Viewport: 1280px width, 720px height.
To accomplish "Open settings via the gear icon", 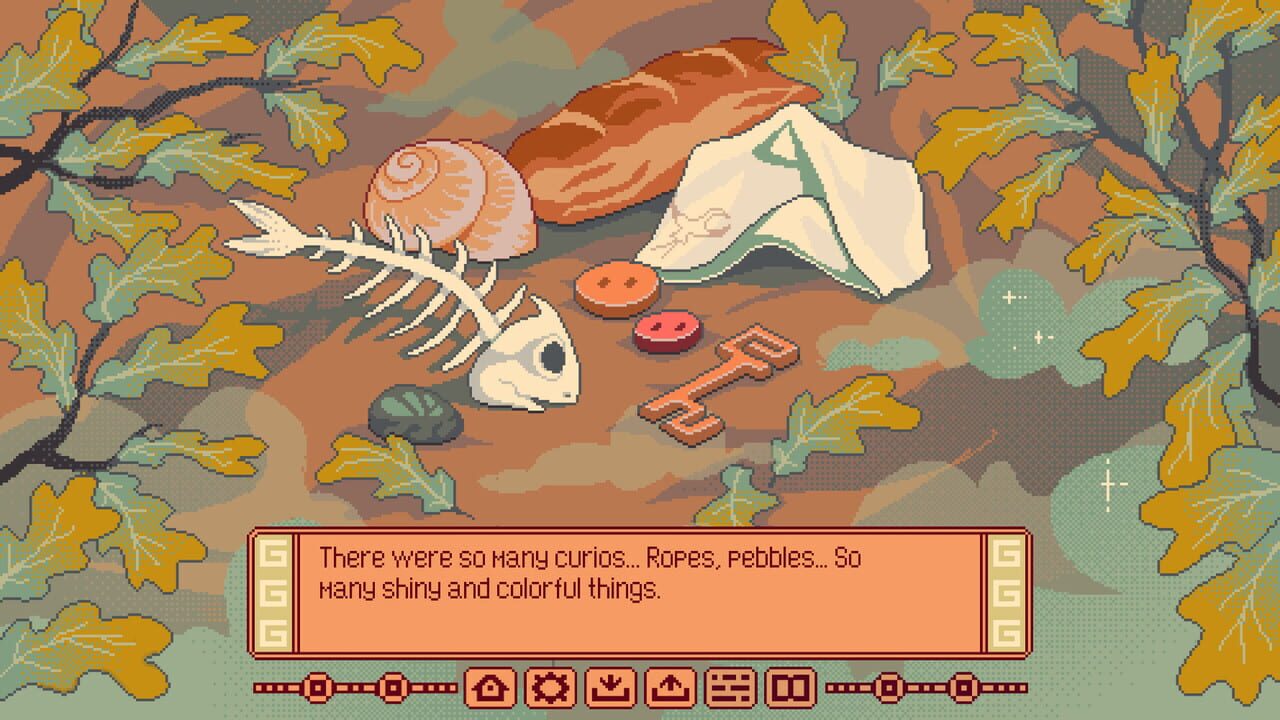I will [x=551, y=687].
